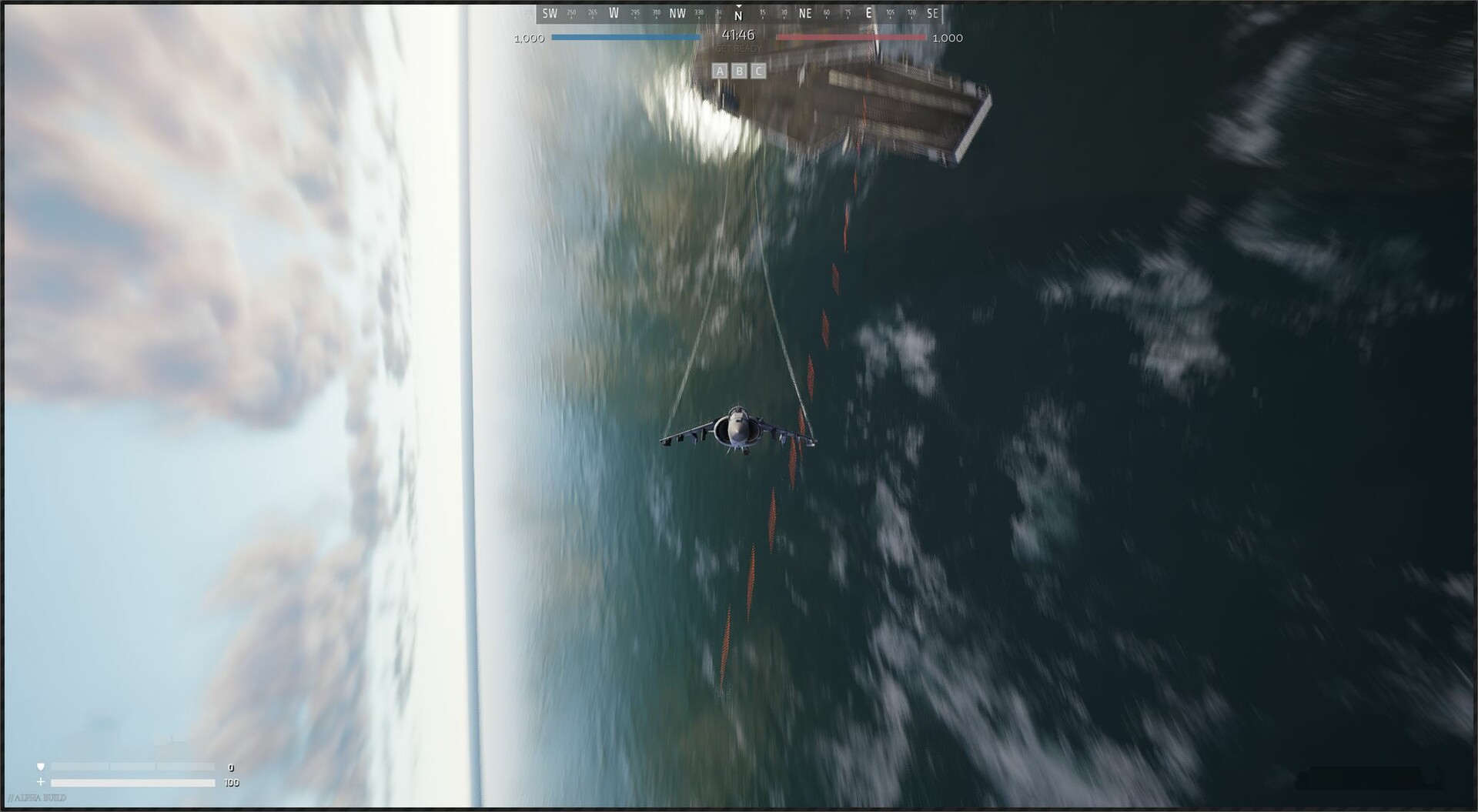Screen dimensions: 1478x812
Task: Click the NE heading marker on the compass
Action: tap(804, 12)
